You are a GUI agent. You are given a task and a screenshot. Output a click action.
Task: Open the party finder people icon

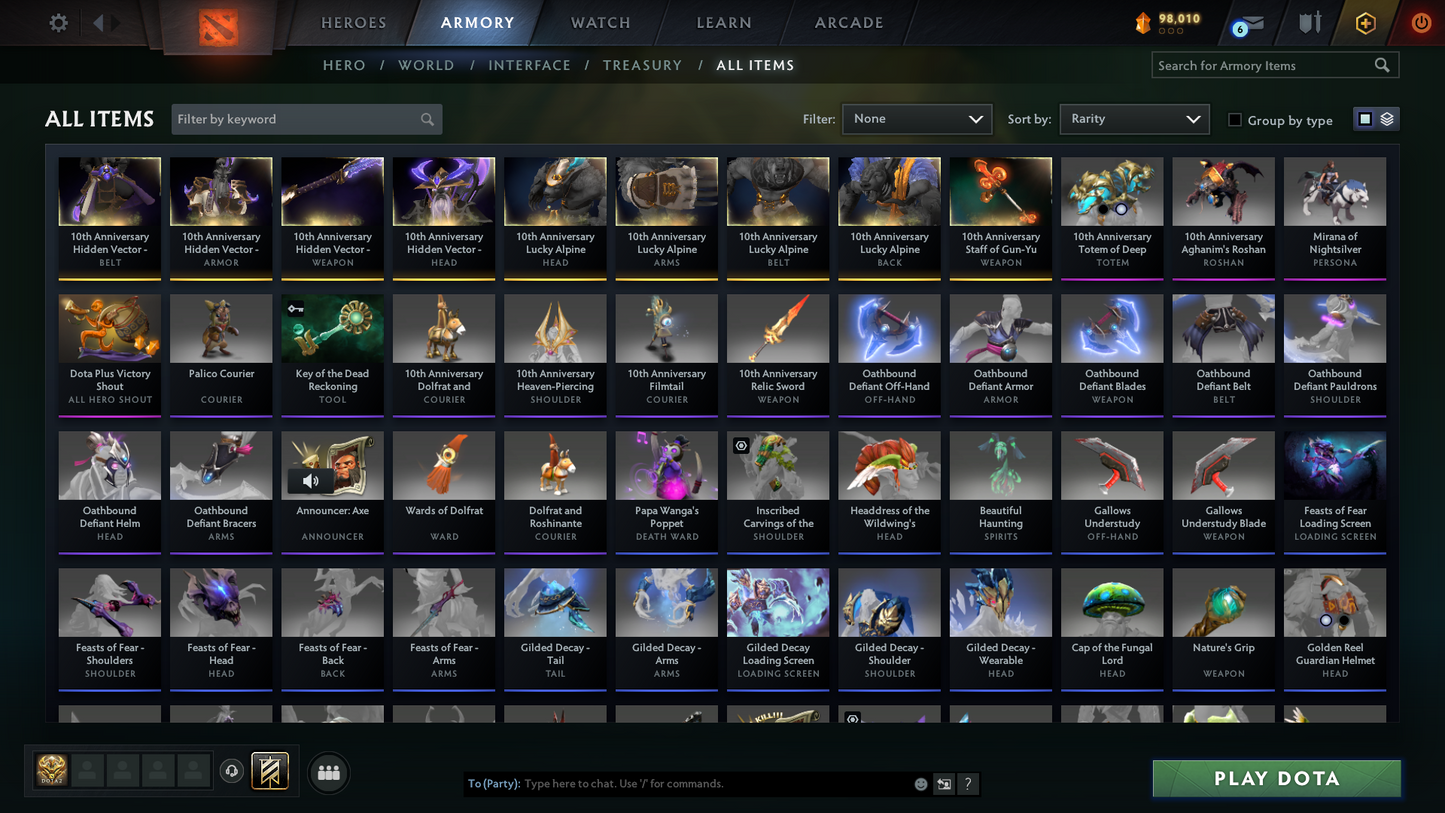coord(329,771)
